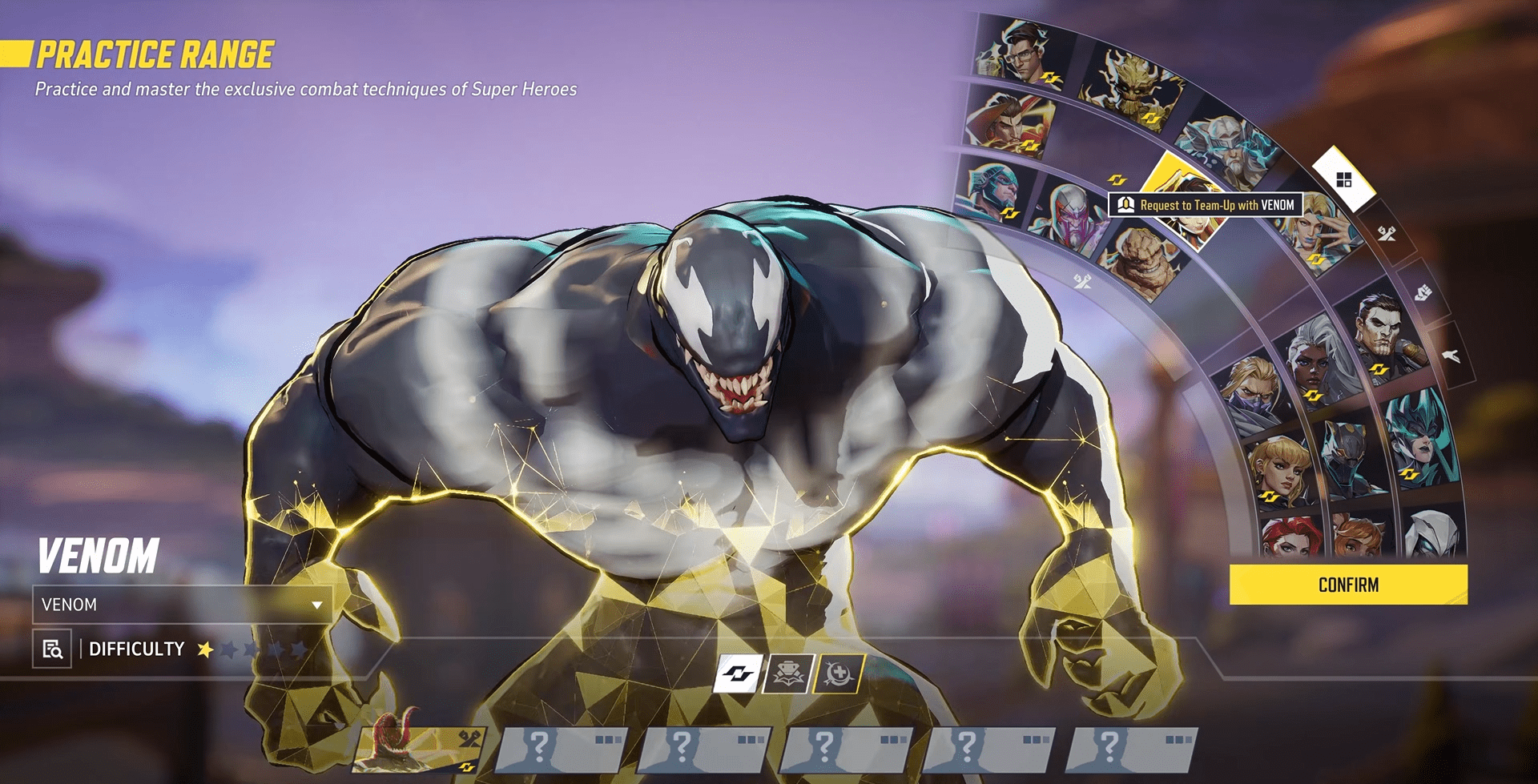1538x784 pixels.
Task: Click the Request to Team-Up with VENOM banner
Action: [x=1210, y=205]
